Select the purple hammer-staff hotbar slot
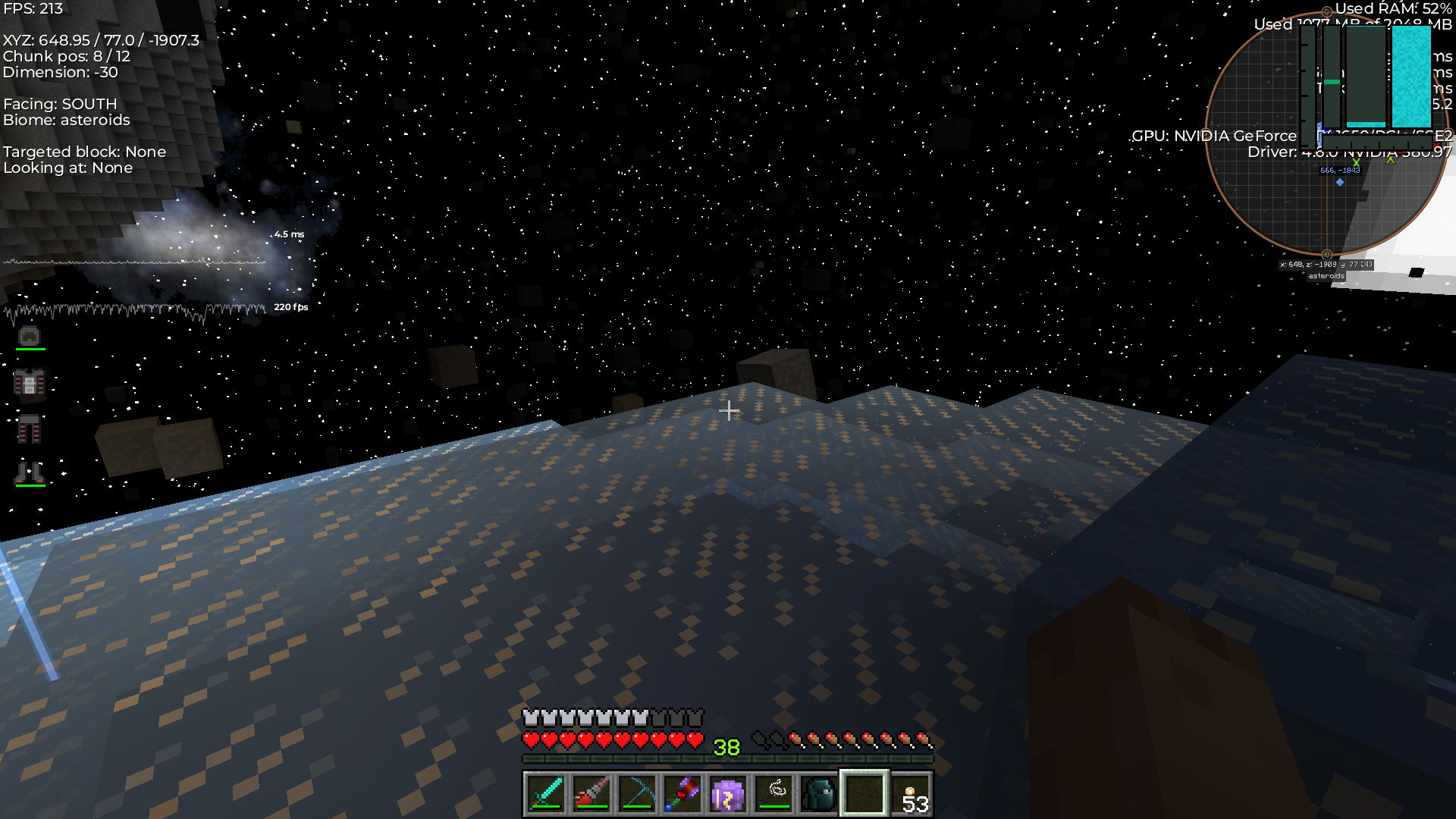 [682, 794]
